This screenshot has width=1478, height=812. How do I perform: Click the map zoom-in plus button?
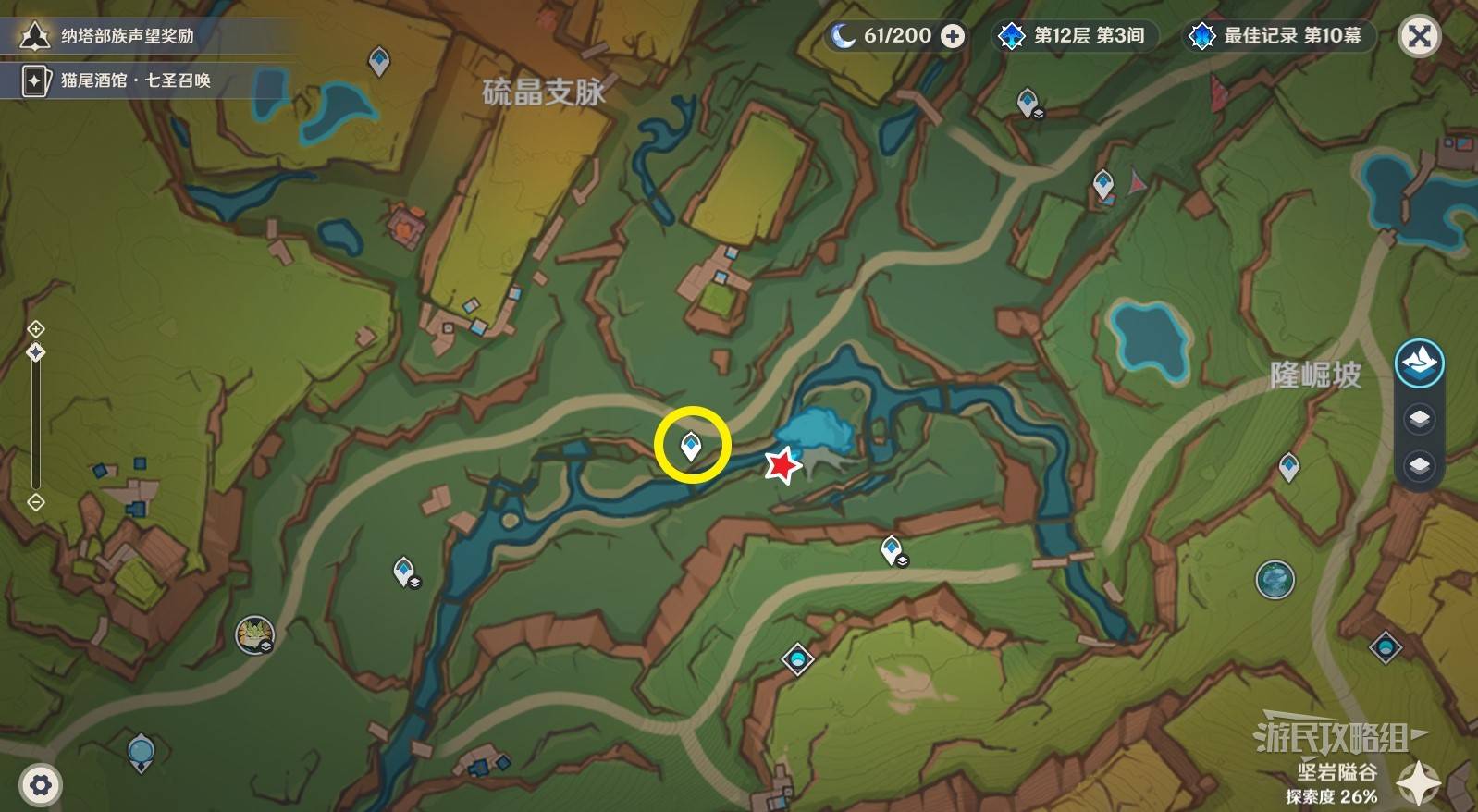36,328
